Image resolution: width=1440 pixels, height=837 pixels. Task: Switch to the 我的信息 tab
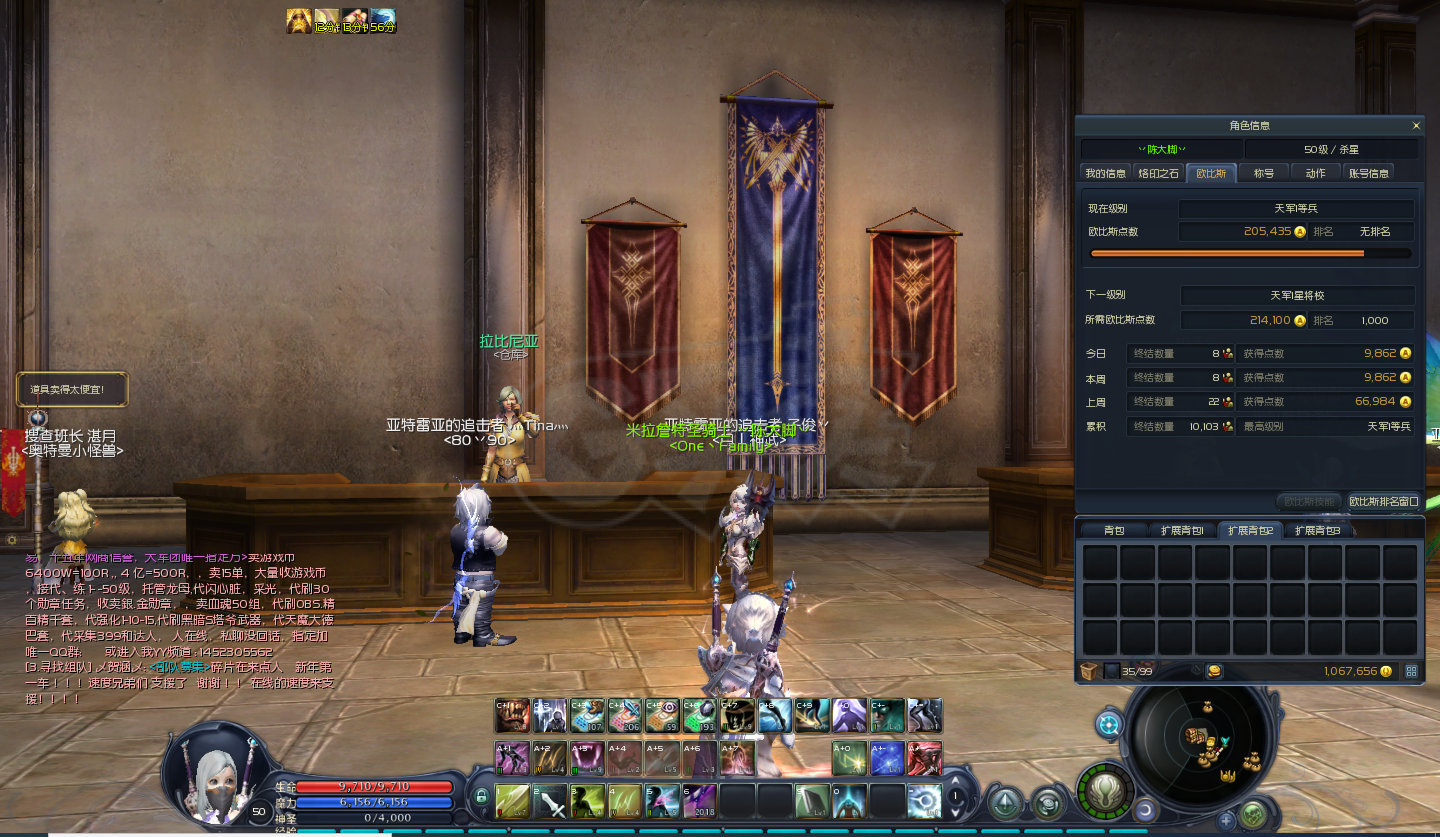[x=1106, y=173]
